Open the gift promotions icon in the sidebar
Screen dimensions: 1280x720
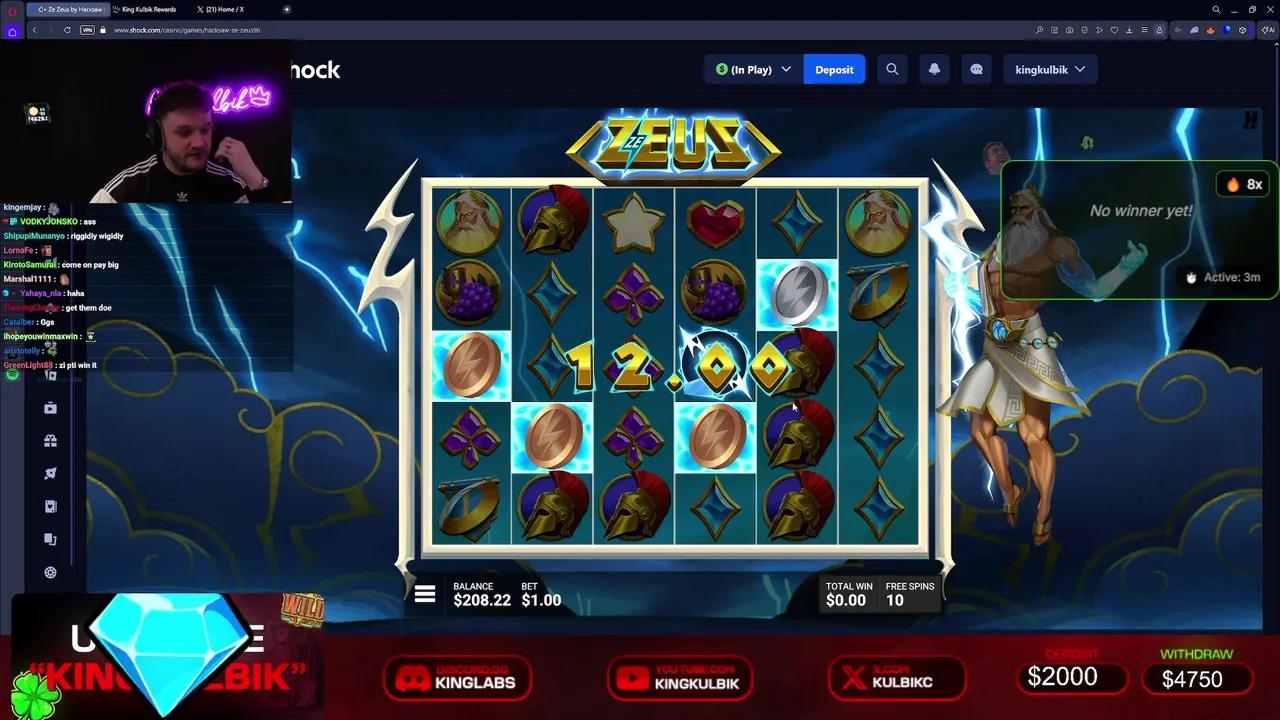(x=50, y=440)
